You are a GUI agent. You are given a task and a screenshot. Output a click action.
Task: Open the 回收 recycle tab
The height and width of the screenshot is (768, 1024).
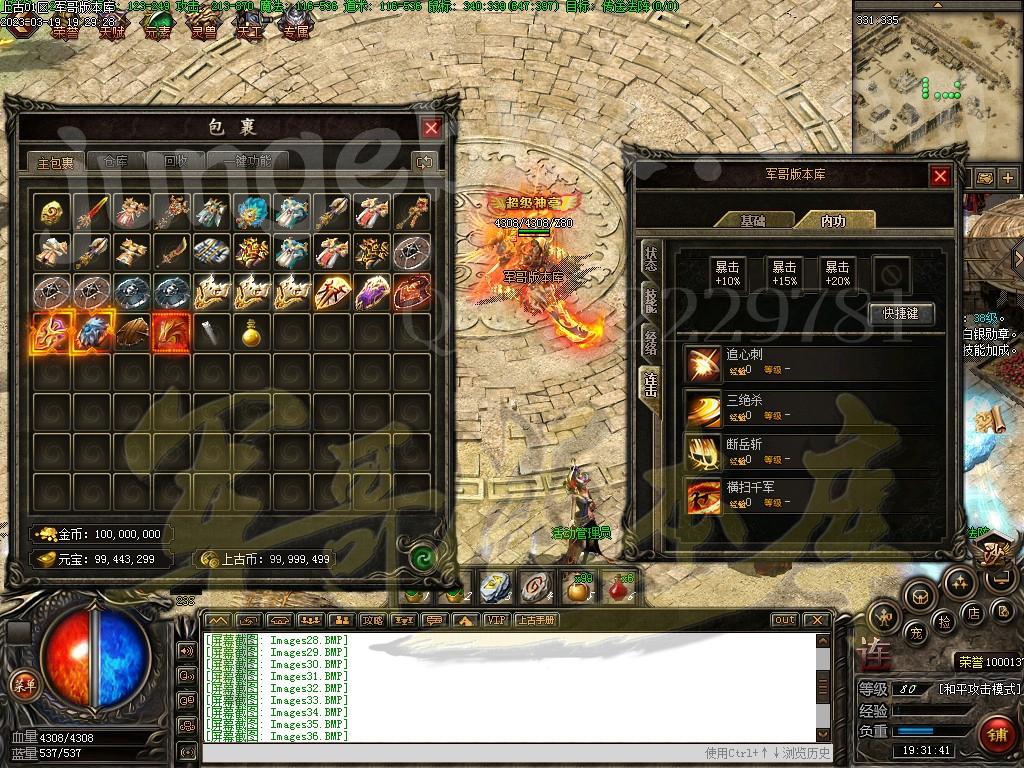(x=176, y=161)
